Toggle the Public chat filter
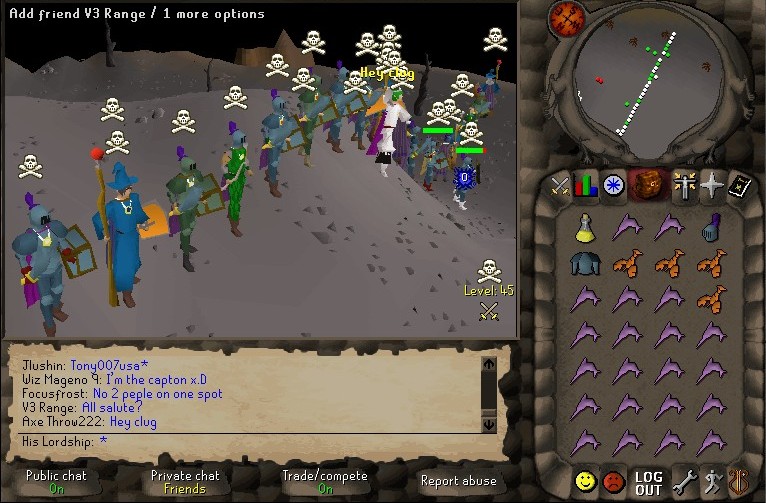Image resolution: width=766 pixels, height=503 pixels. coord(57,482)
